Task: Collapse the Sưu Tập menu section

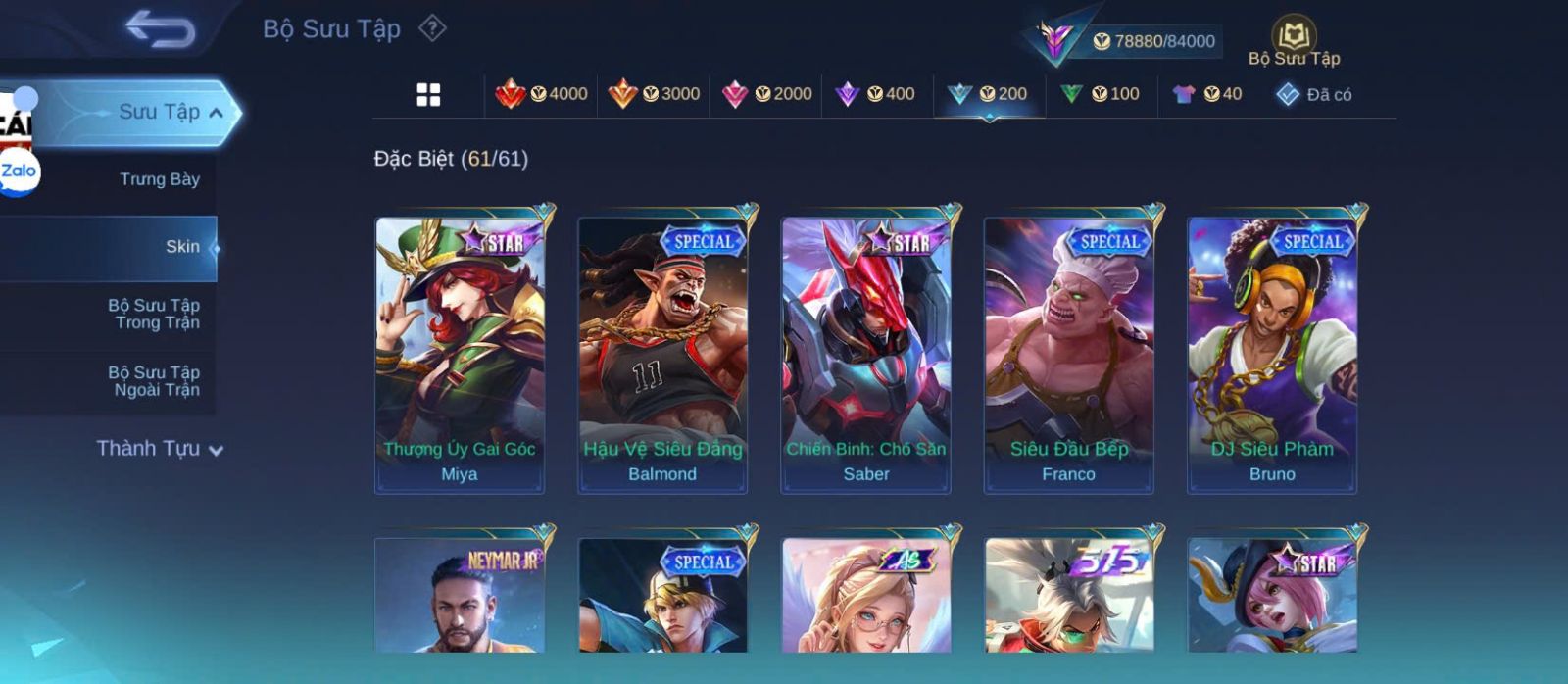Action: click(x=216, y=113)
